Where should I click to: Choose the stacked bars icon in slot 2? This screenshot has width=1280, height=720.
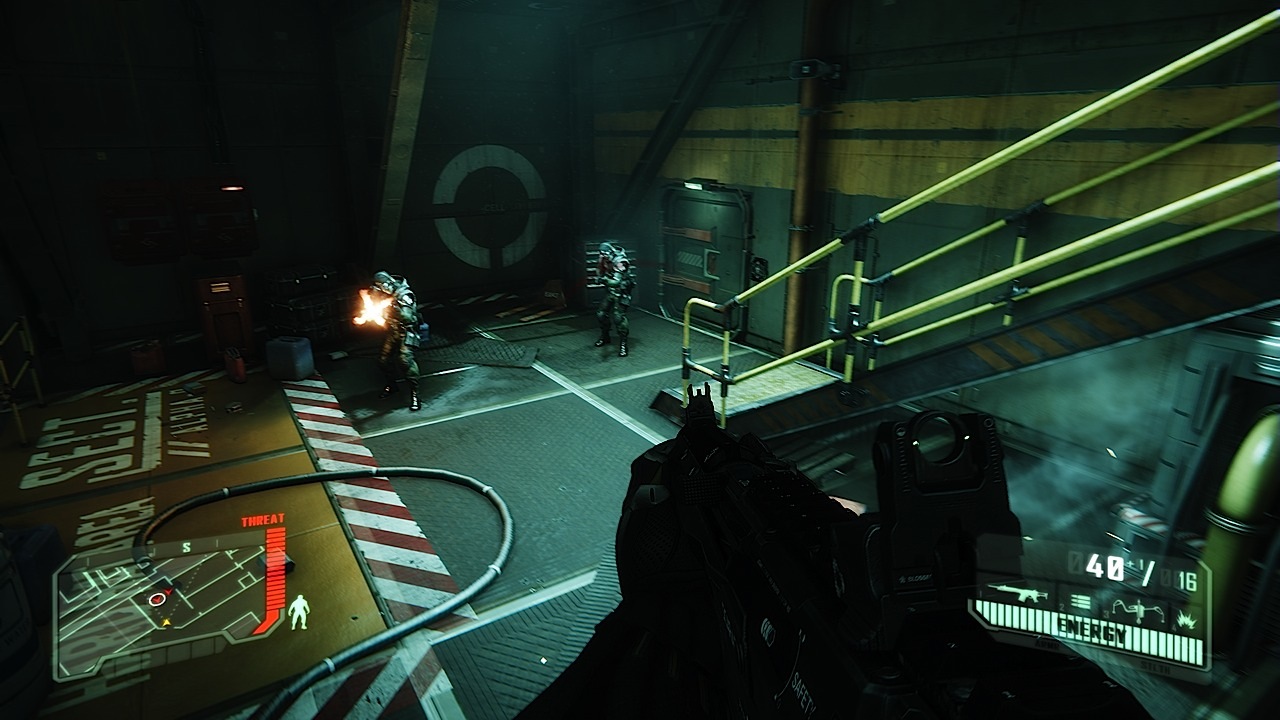[1080, 601]
